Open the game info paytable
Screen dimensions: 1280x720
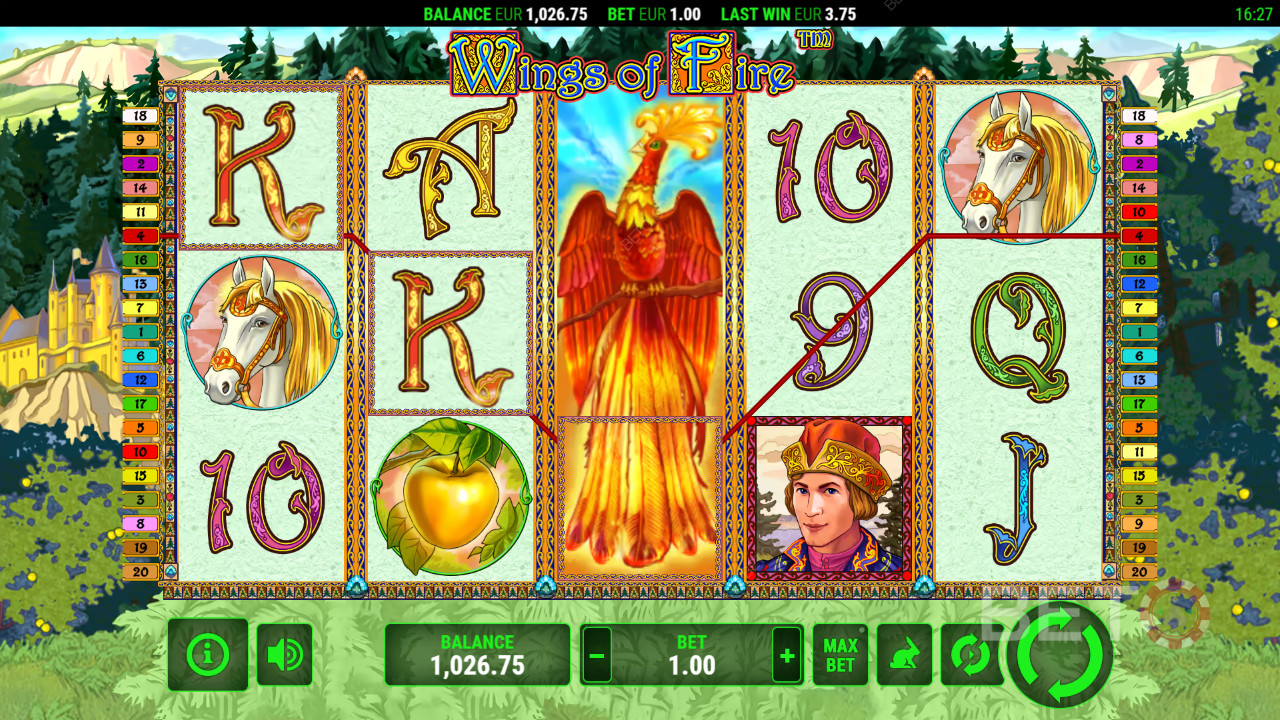(208, 655)
